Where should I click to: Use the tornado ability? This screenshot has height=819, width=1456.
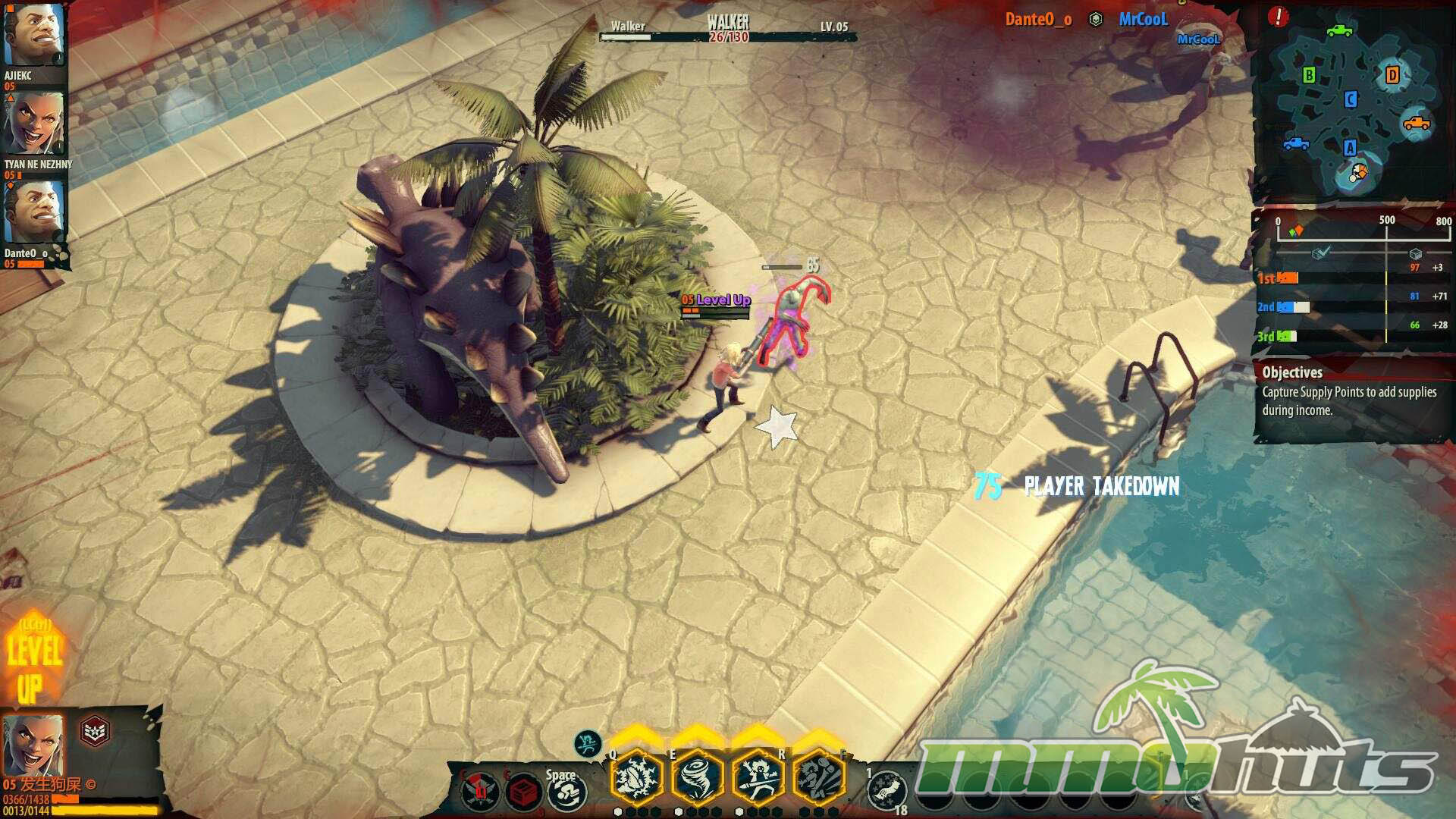click(x=697, y=778)
